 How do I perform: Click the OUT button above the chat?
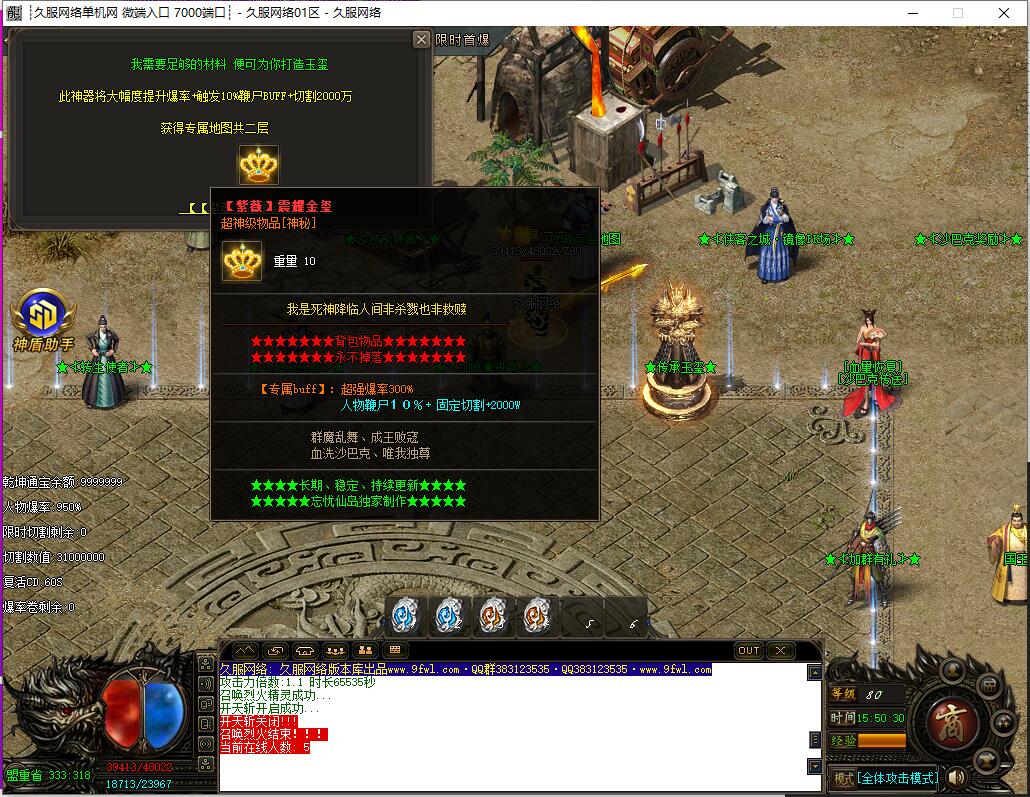[749, 650]
